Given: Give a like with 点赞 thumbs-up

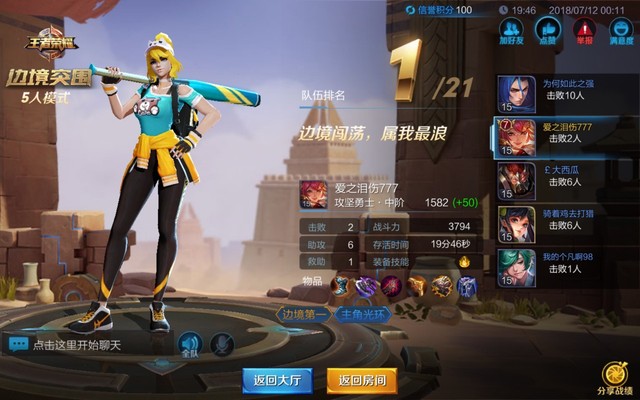Looking at the screenshot, I should click(547, 32).
